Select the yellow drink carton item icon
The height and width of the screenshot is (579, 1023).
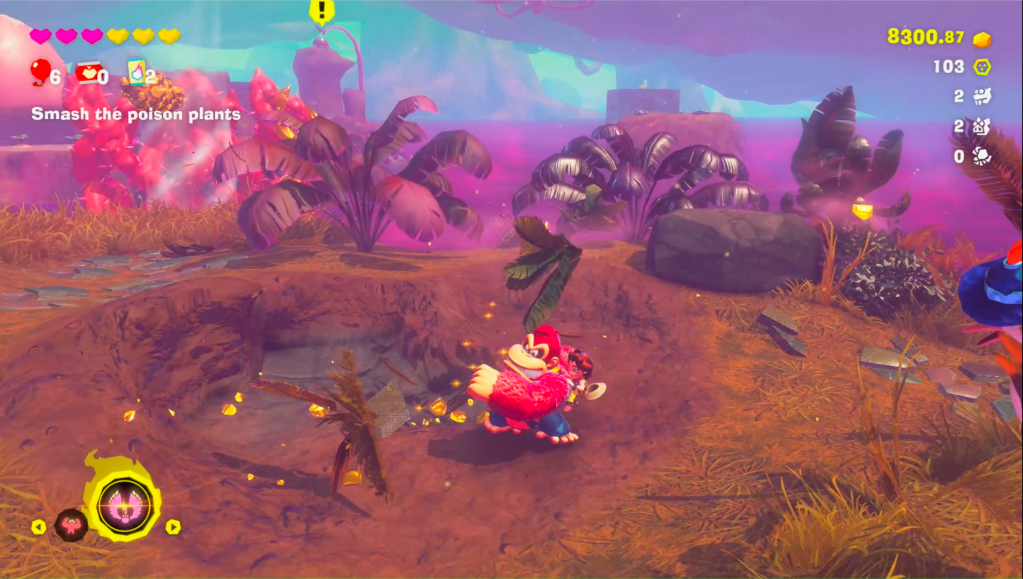(x=135, y=72)
